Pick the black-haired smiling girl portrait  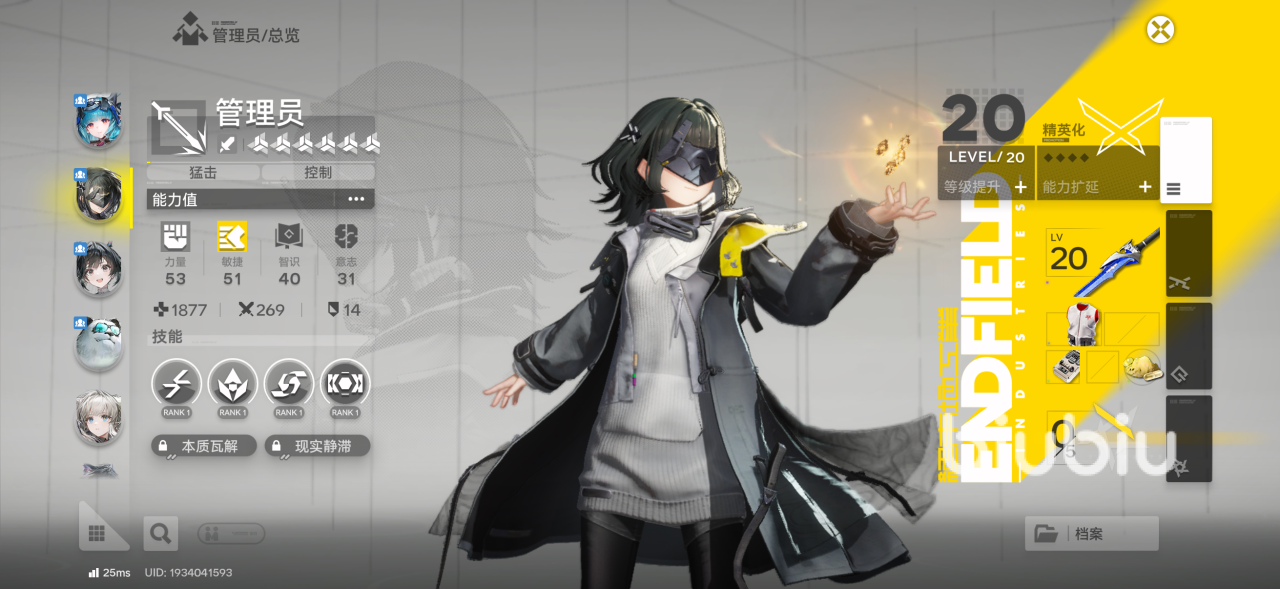point(99,268)
